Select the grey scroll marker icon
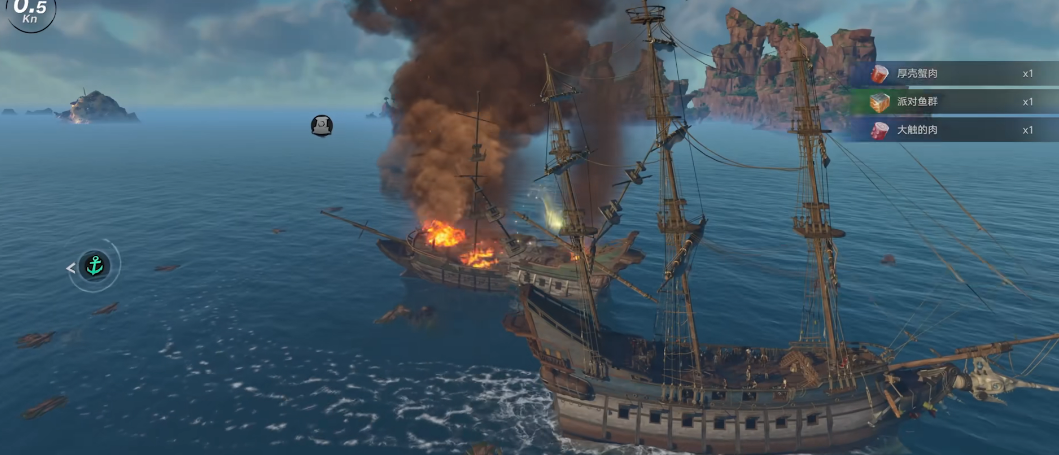This screenshot has width=1059, height=455. [321, 125]
